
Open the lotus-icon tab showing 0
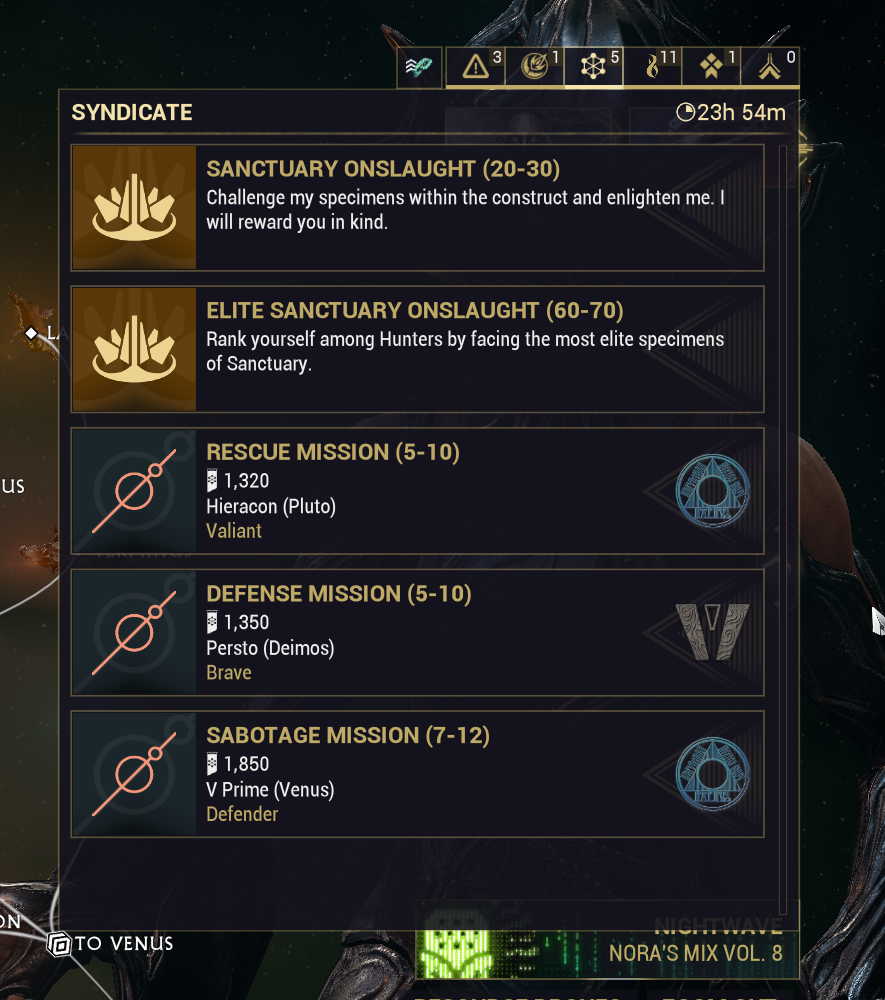click(x=770, y=67)
